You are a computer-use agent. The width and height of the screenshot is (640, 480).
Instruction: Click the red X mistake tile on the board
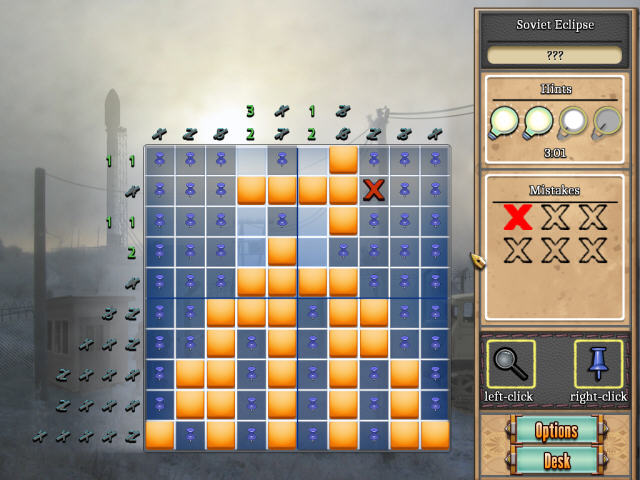tap(375, 189)
